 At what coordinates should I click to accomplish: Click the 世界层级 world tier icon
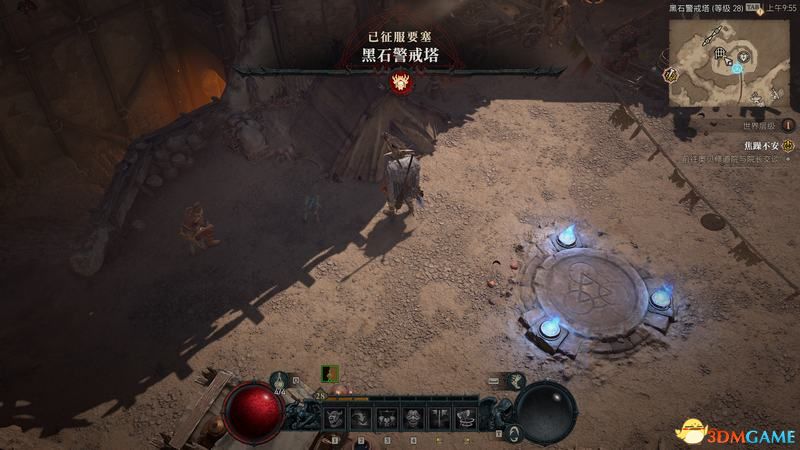click(788, 126)
